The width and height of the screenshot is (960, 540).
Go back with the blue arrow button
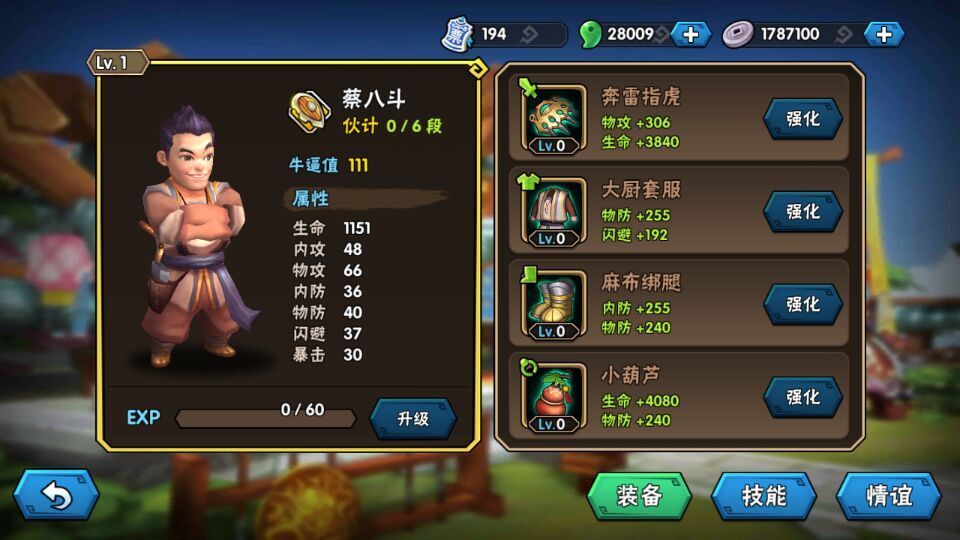tap(56, 495)
